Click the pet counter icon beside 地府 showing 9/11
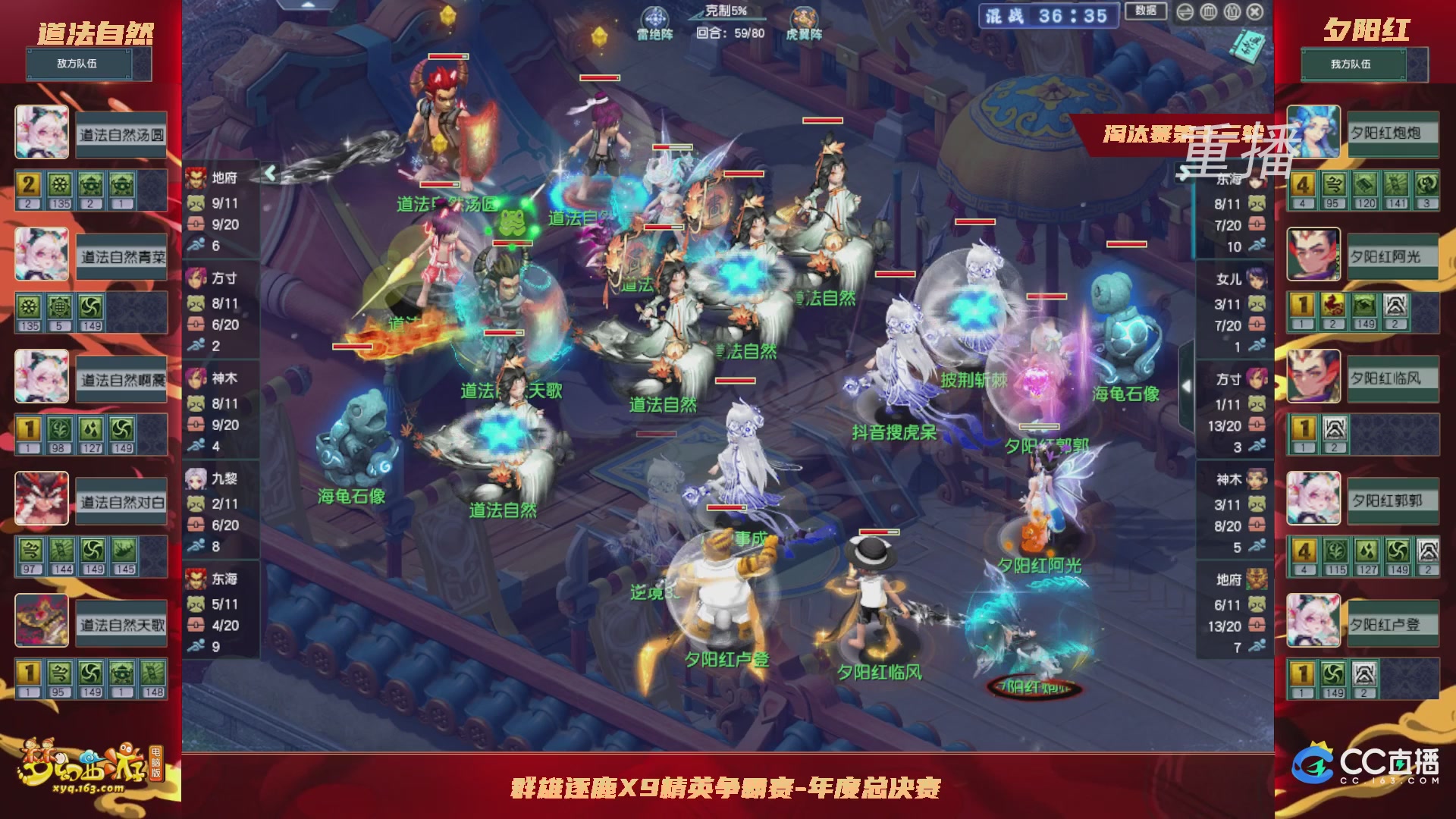1456x819 pixels. click(x=196, y=203)
